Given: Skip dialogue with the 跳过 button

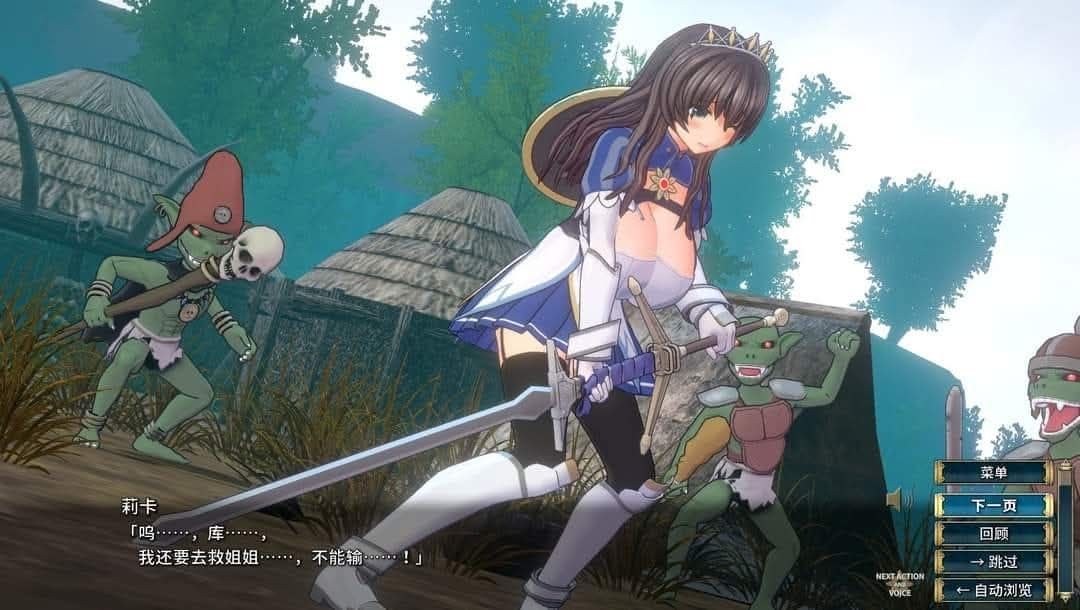Looking at the screenshot, I should pos(993,562).
